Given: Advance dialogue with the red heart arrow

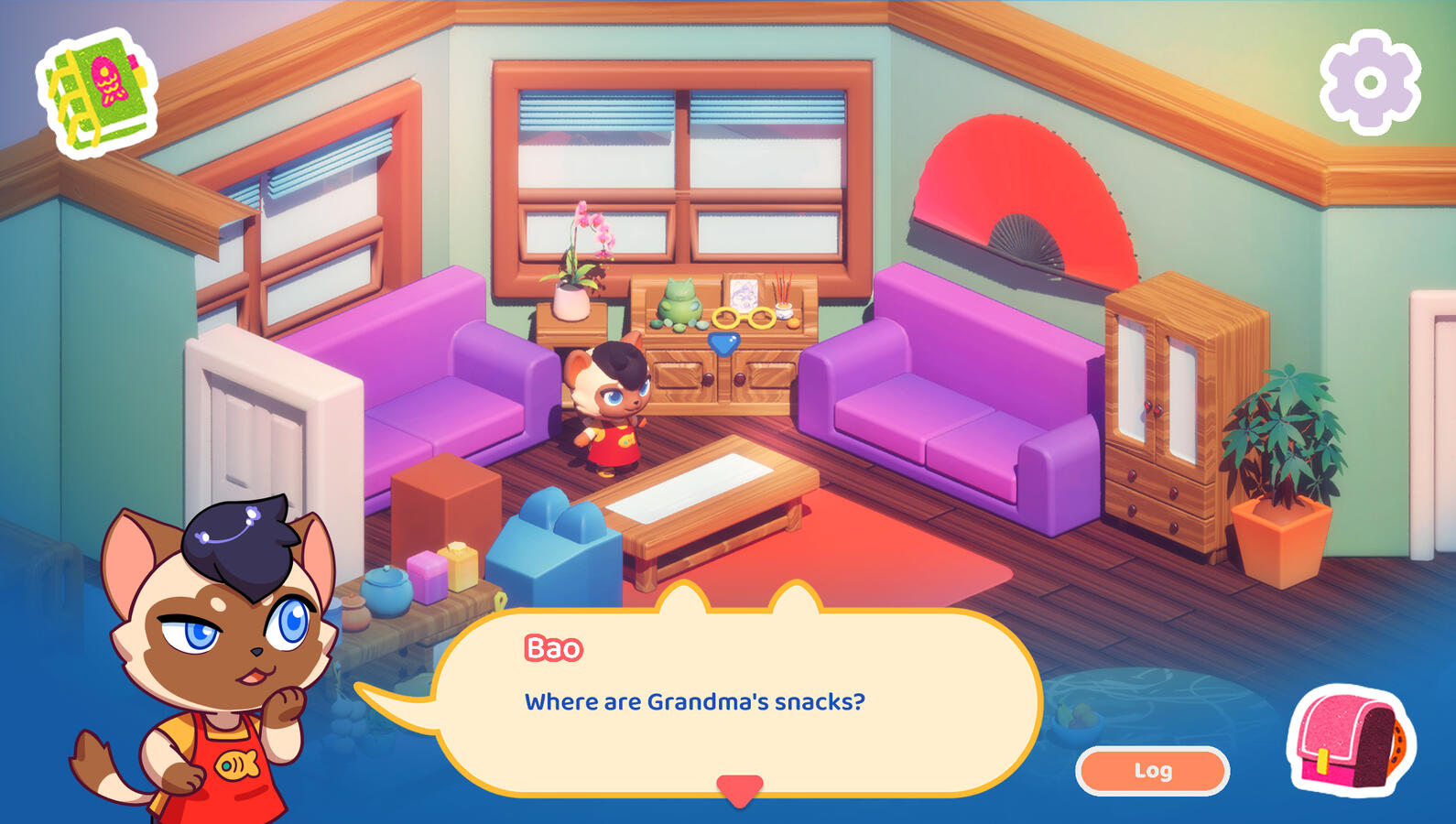Looking at the screenshot, I should pyautogui.click(x=739, y=789).
